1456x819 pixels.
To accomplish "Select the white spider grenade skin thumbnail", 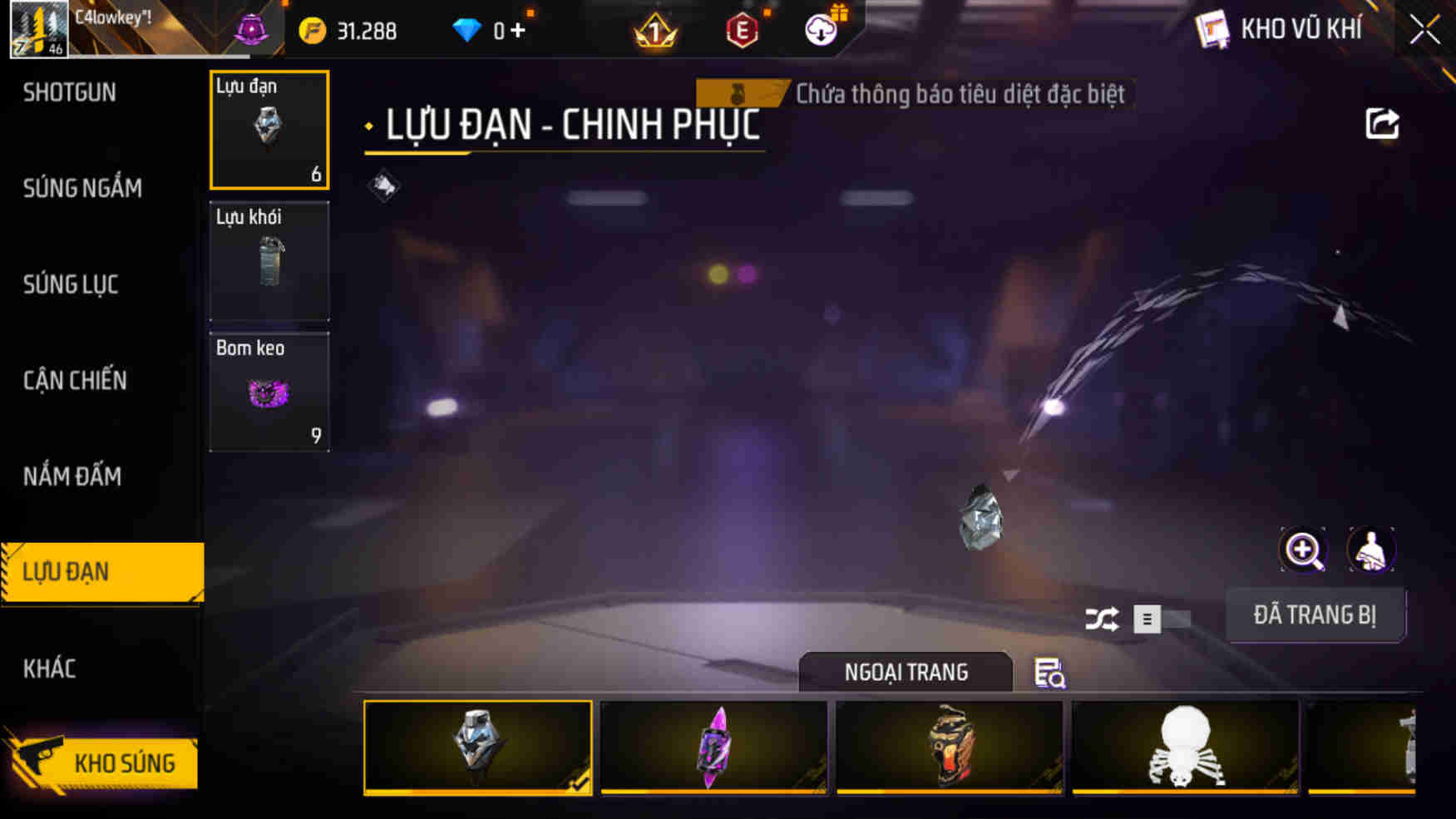I will [1183, 747].
